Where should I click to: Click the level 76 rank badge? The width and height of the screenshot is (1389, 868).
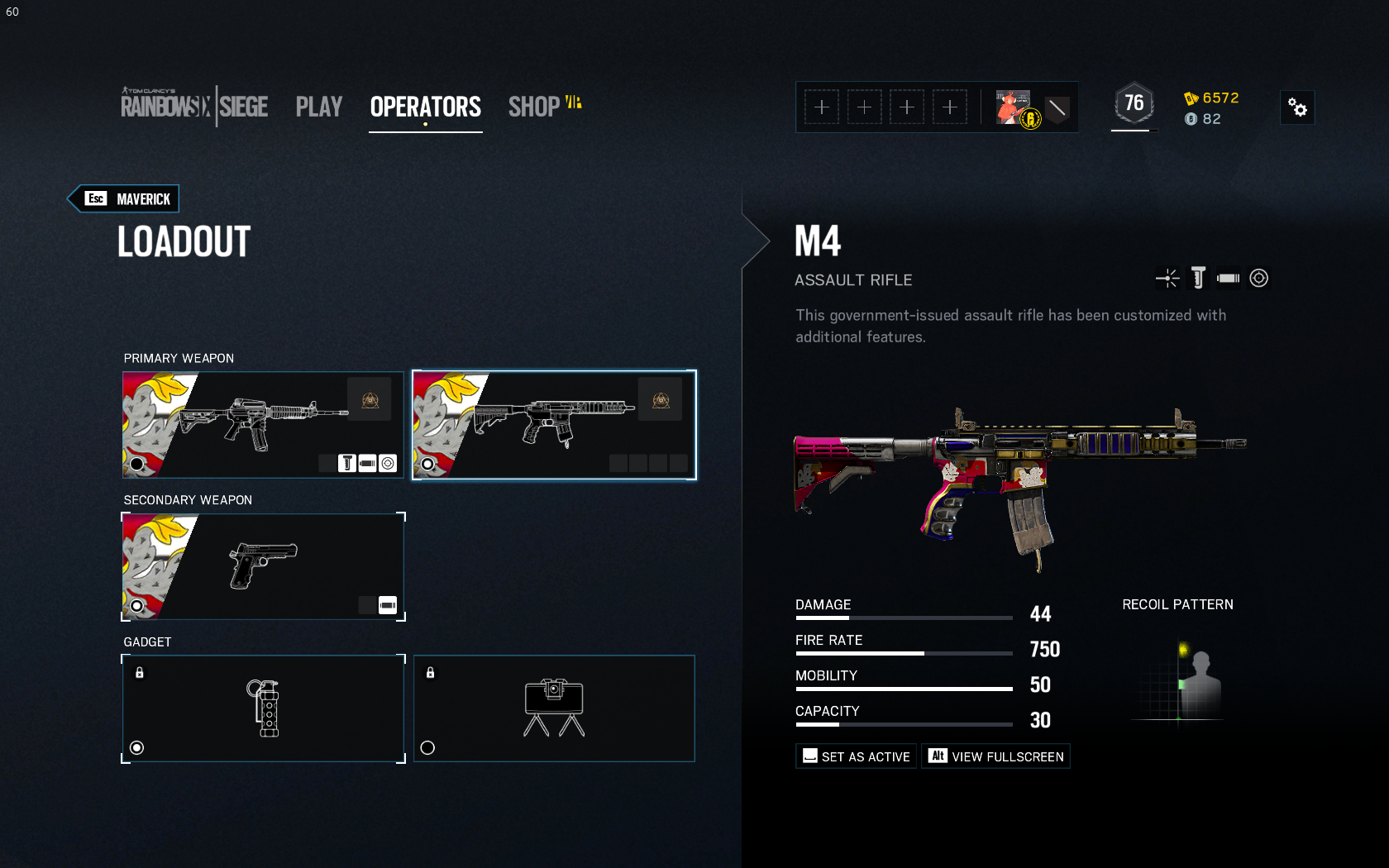[x=1134, y=103]
